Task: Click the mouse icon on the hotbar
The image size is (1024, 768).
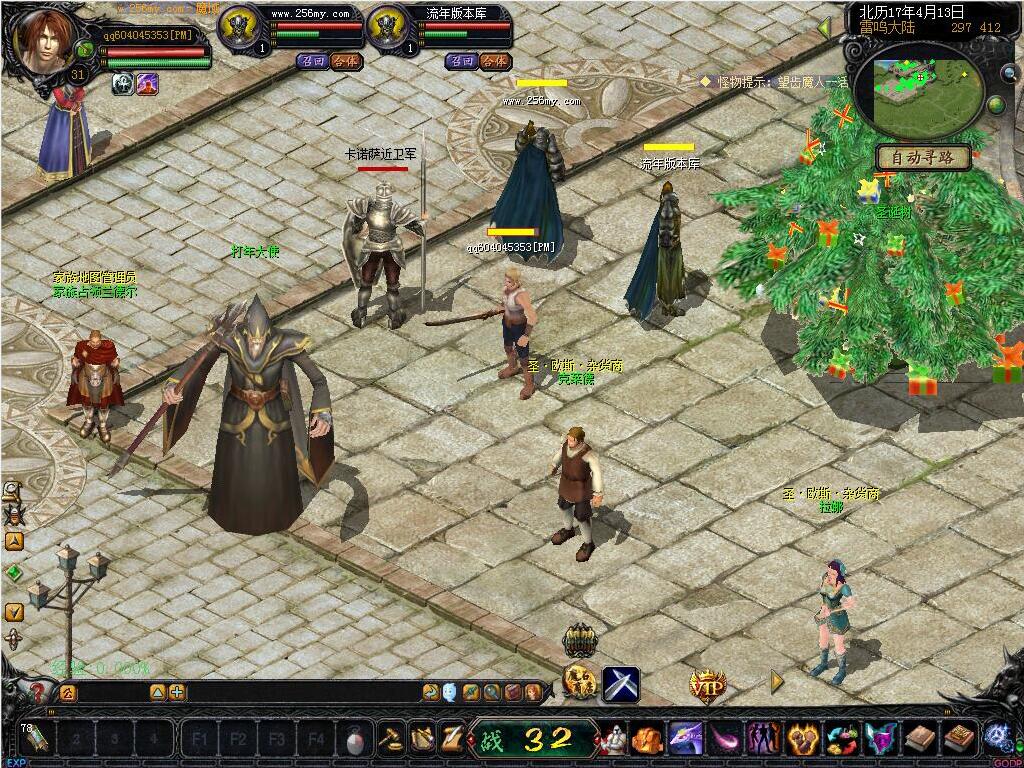Action: pos(354,741)
